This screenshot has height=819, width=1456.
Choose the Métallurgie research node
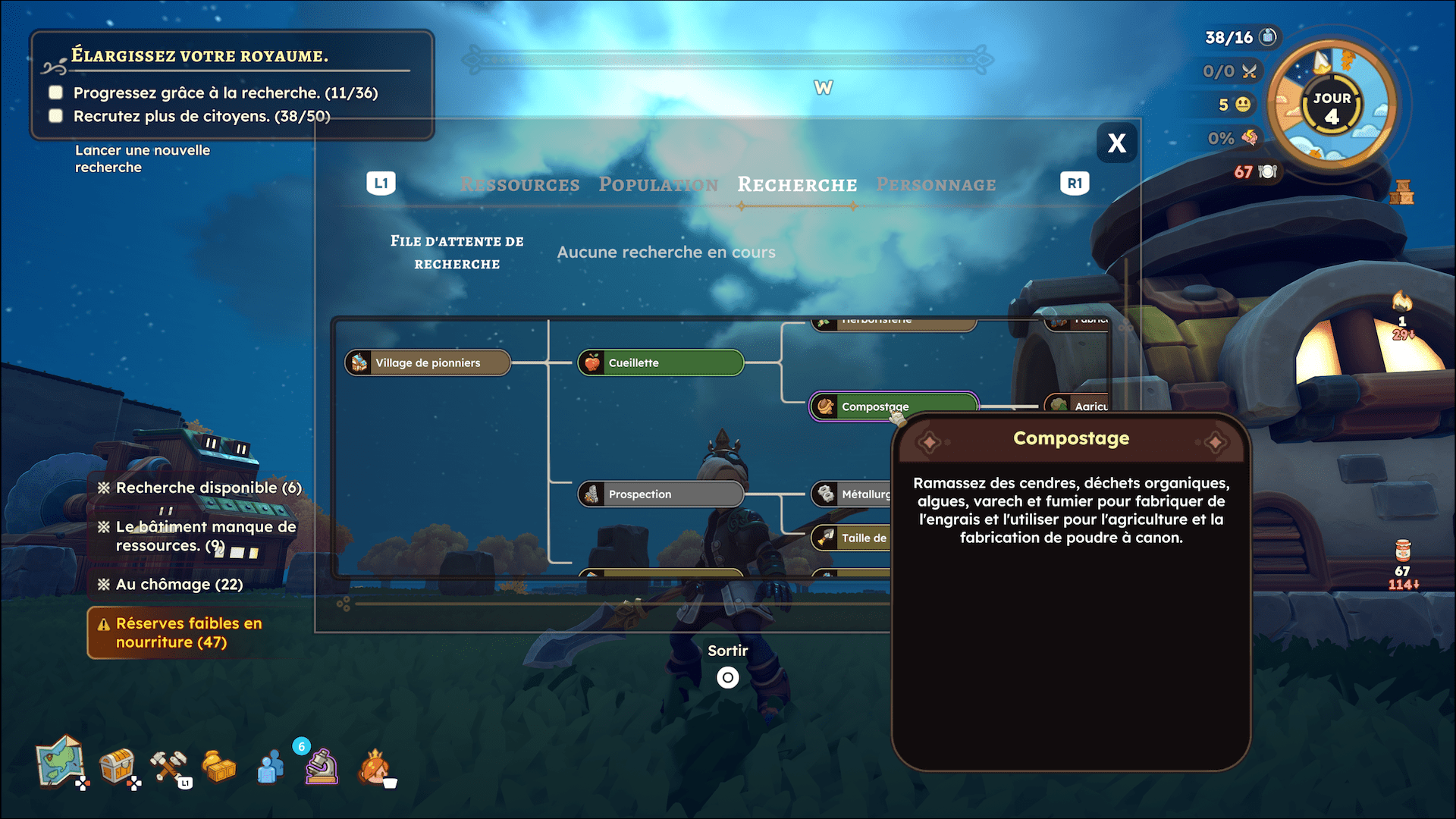[x=853, y=494]
